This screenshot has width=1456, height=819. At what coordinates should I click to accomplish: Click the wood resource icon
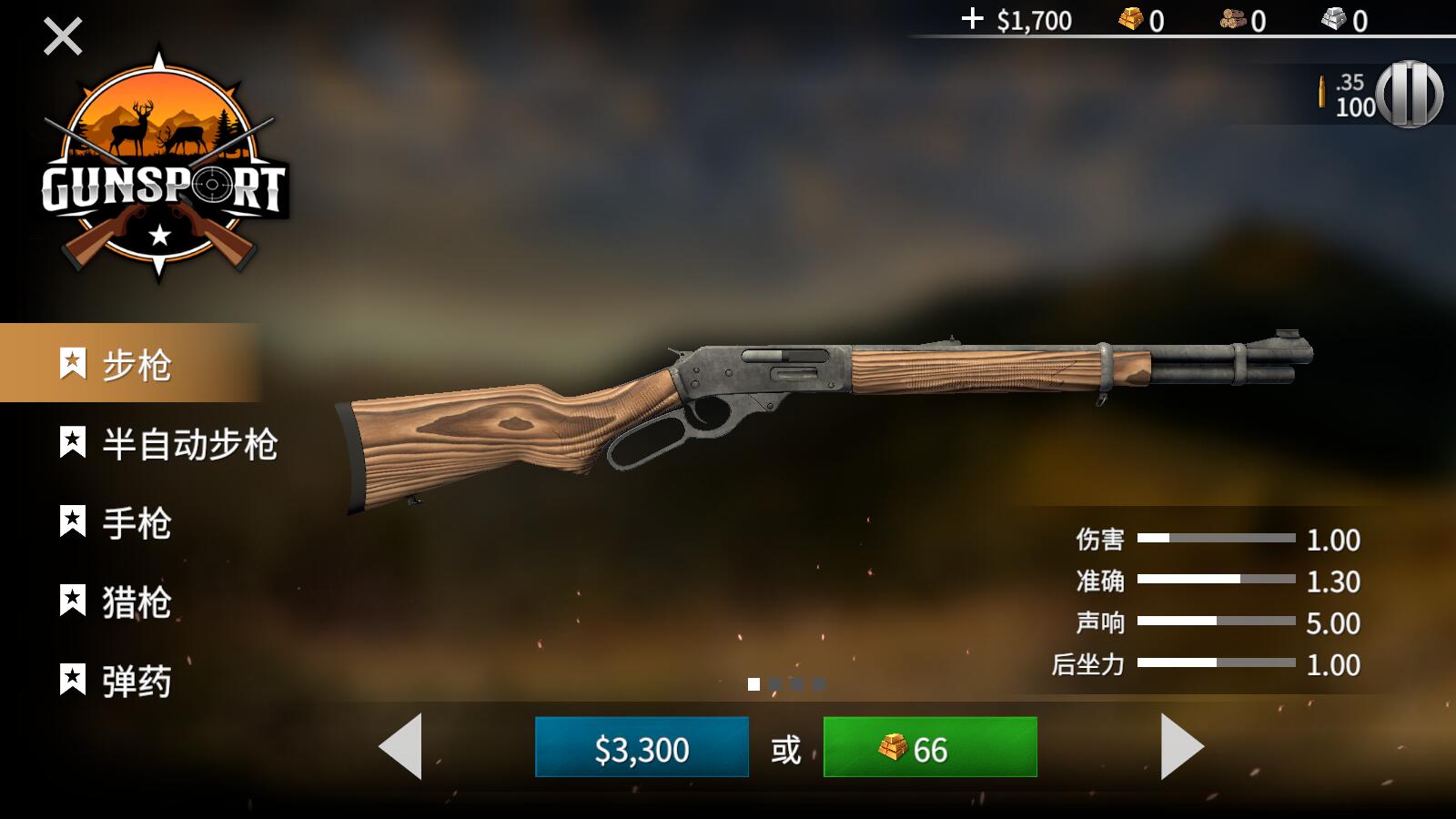pos(1234,20)
